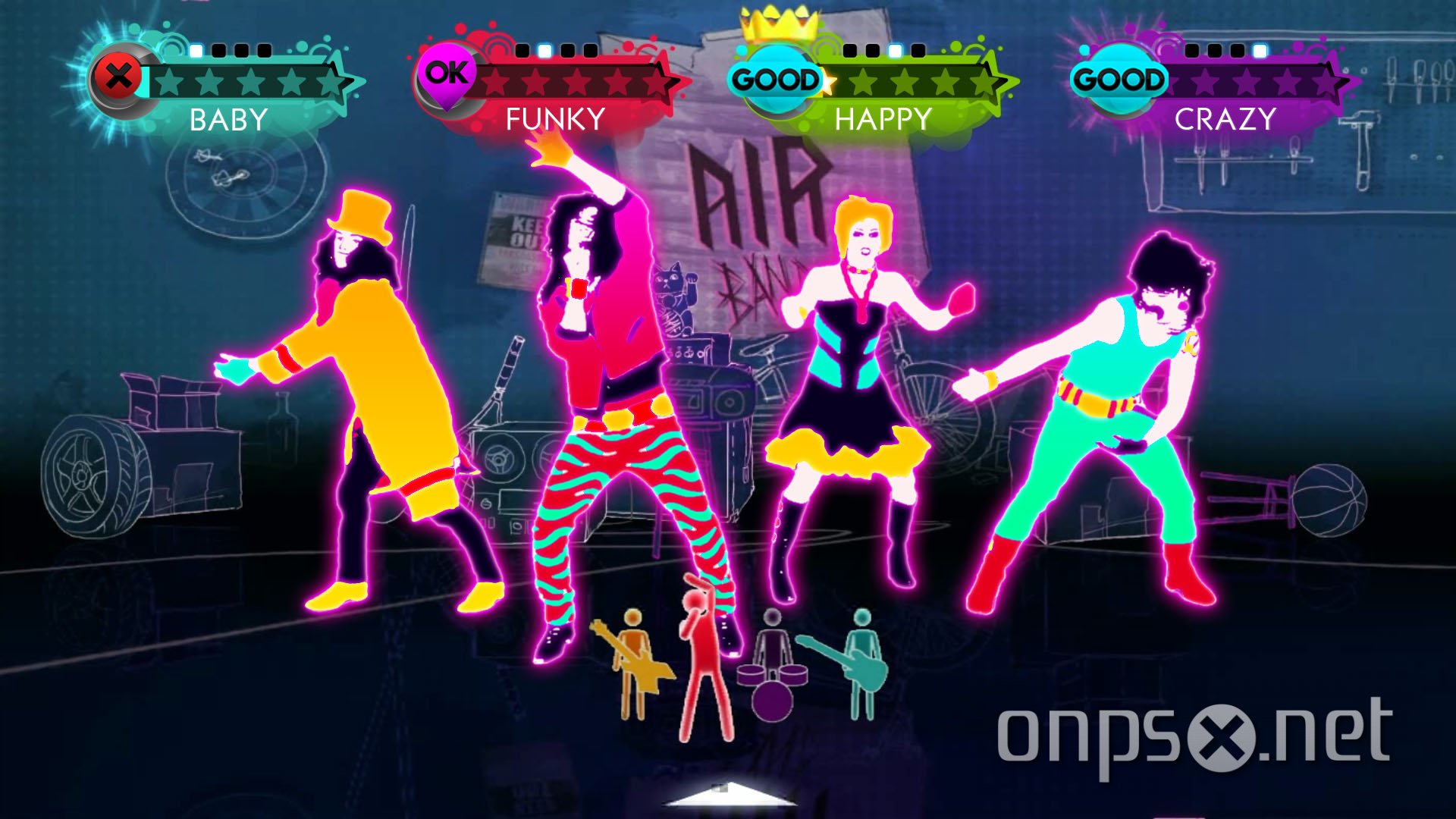
Task: Click the GOOD badge on CRAZY's scorebar
Action: pyautogui.click(x=1121, y=78)
